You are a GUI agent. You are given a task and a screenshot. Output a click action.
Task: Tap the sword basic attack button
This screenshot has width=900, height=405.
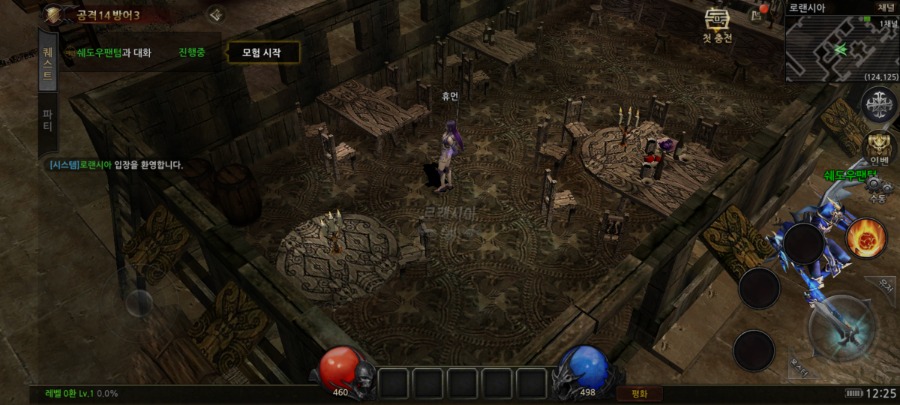coord(842,327)
